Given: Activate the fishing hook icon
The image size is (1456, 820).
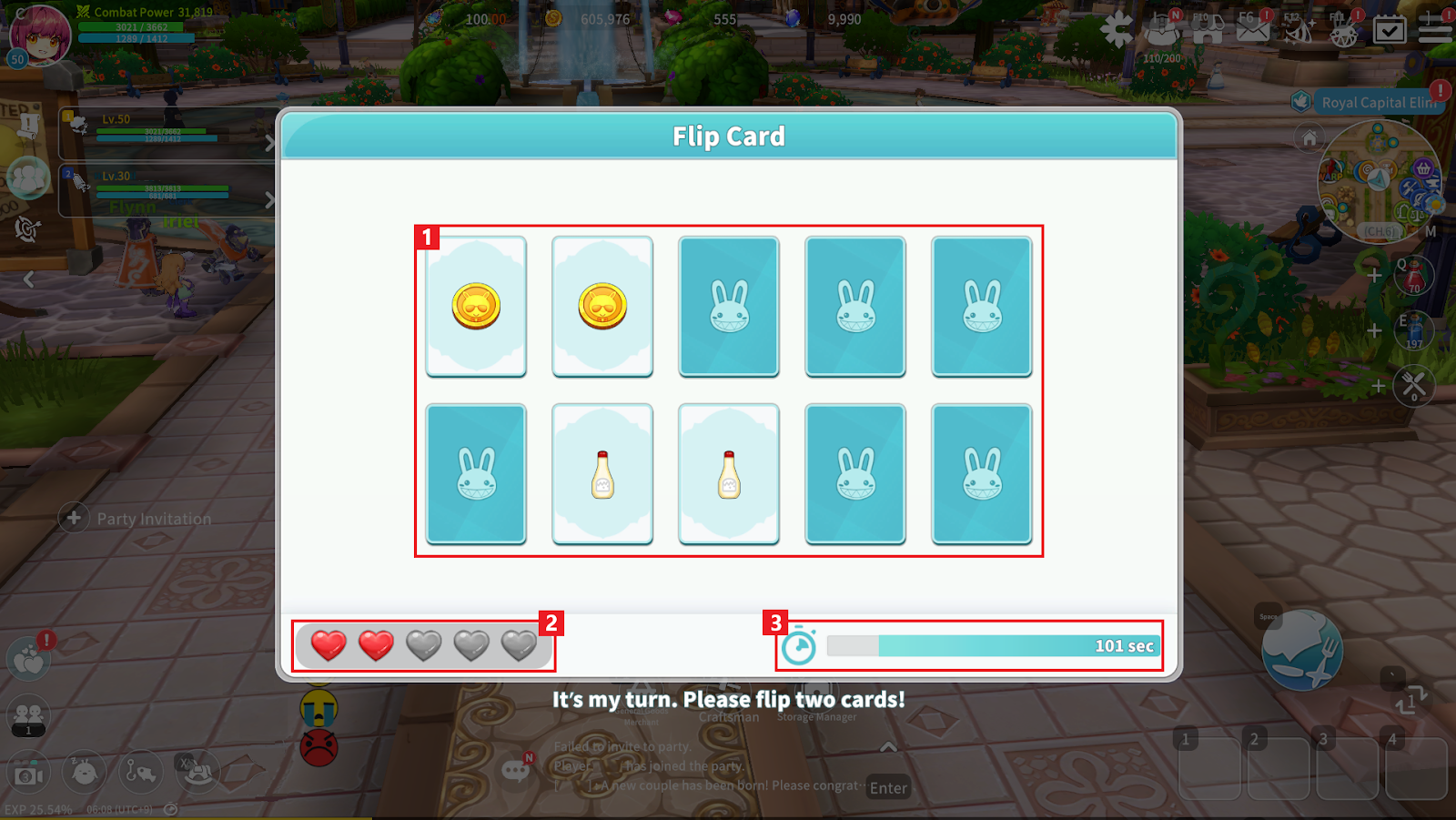Looking at the screenshot, I should (140, 773).
